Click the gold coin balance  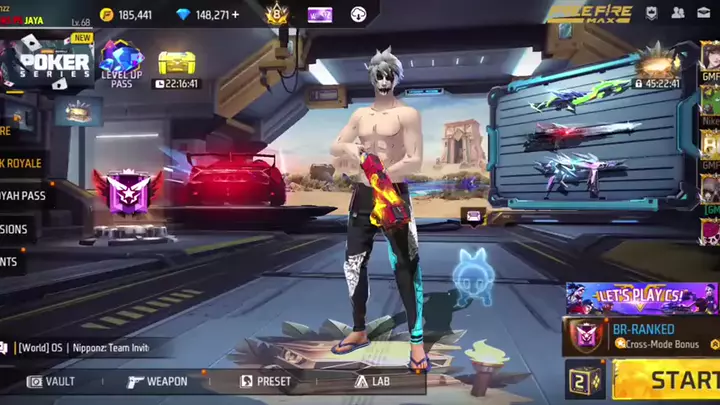(x=127, y=15)
